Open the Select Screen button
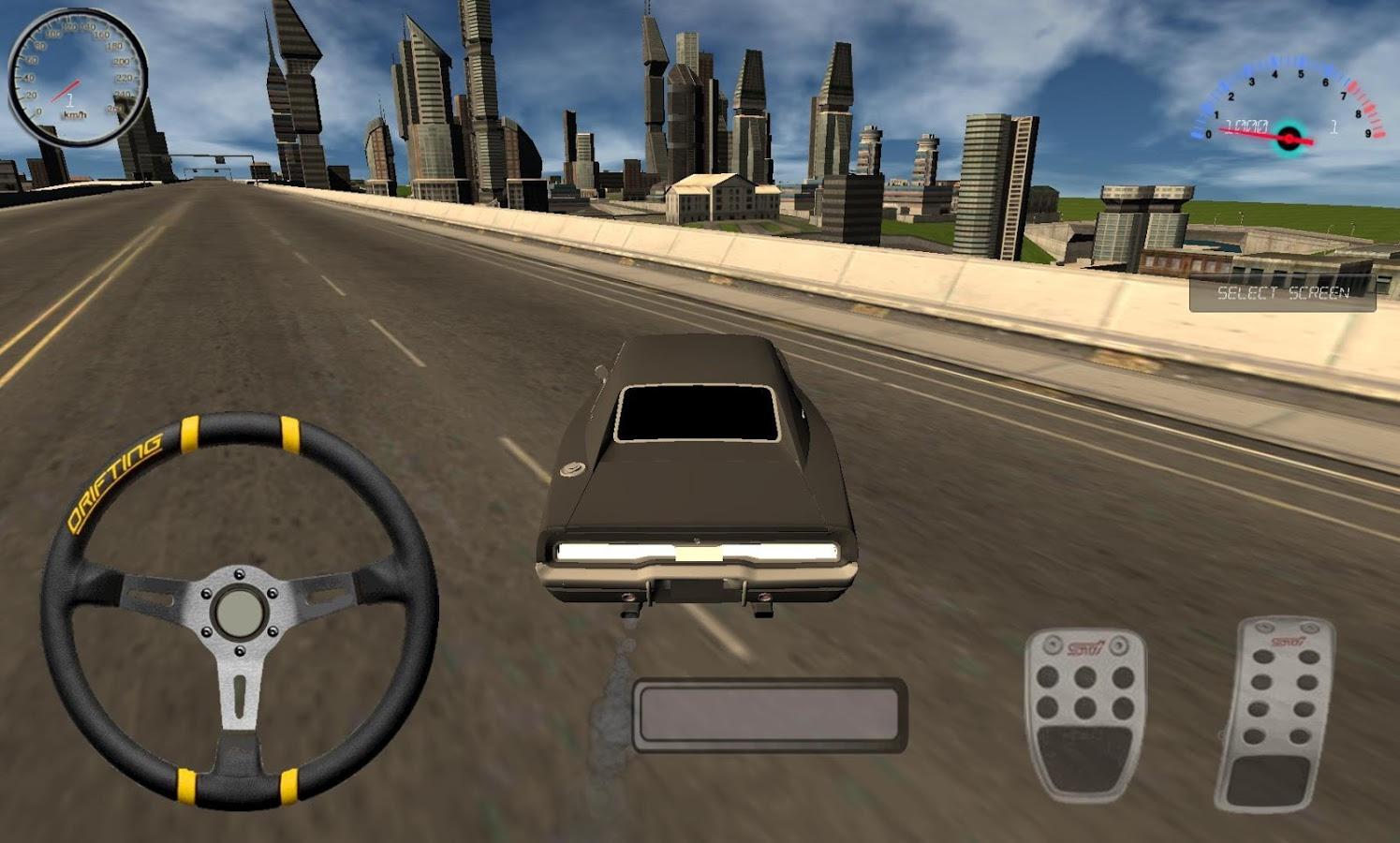The image size is (1400, 843). [x=1282, y=293]
